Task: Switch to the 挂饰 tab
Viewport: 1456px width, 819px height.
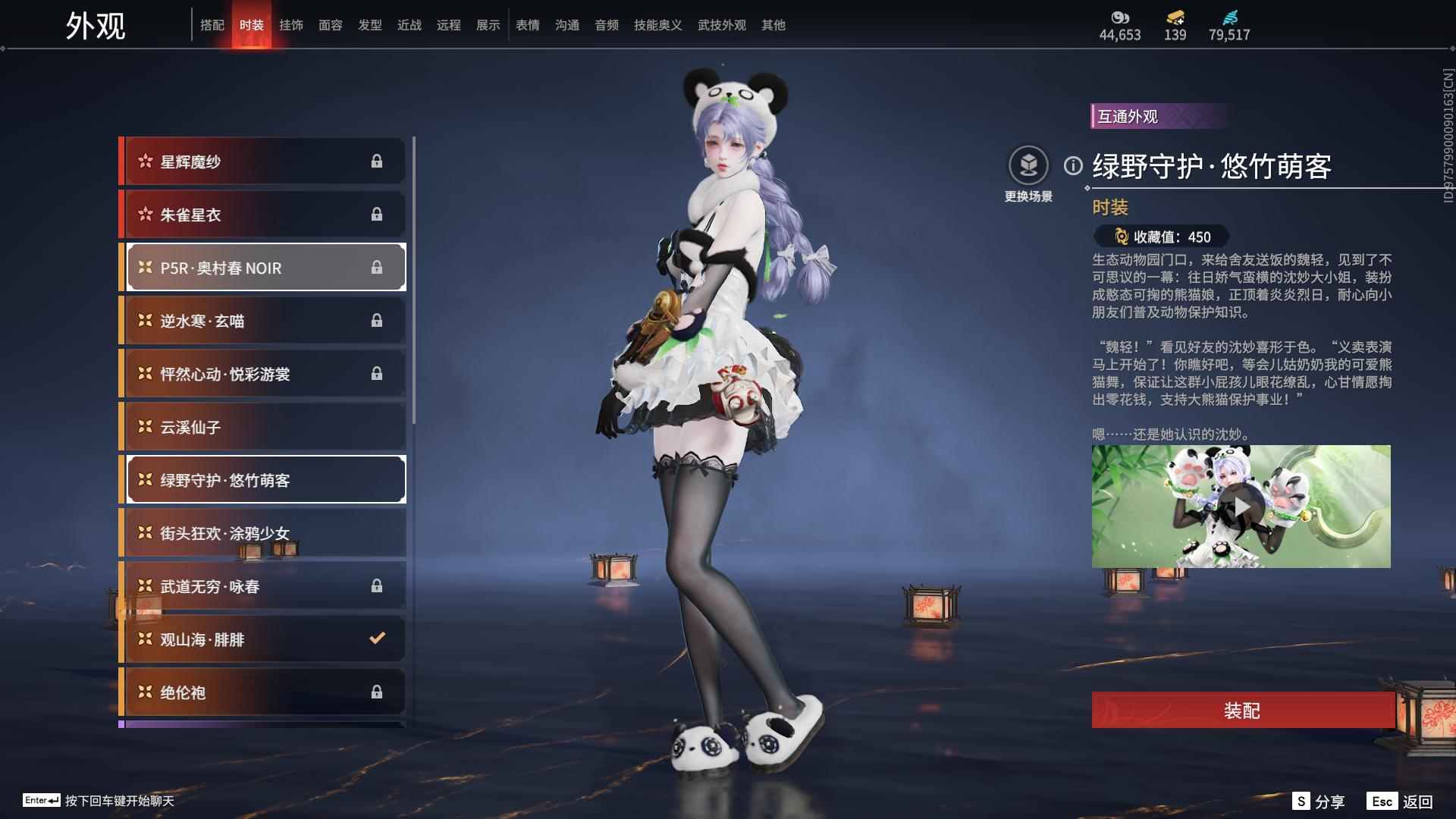Action: coord(291,25)
